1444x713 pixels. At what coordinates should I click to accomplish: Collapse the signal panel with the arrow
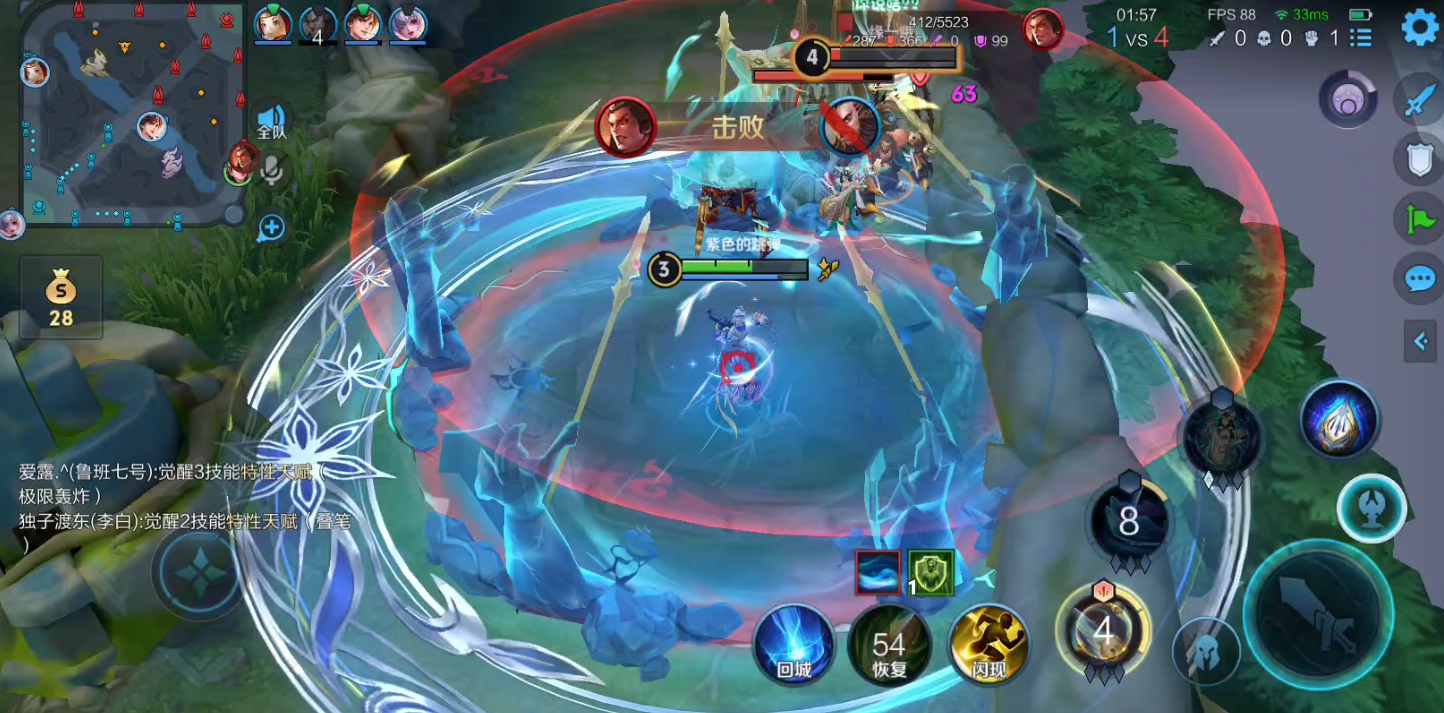pyautogui.click(x=1420, y=342)
